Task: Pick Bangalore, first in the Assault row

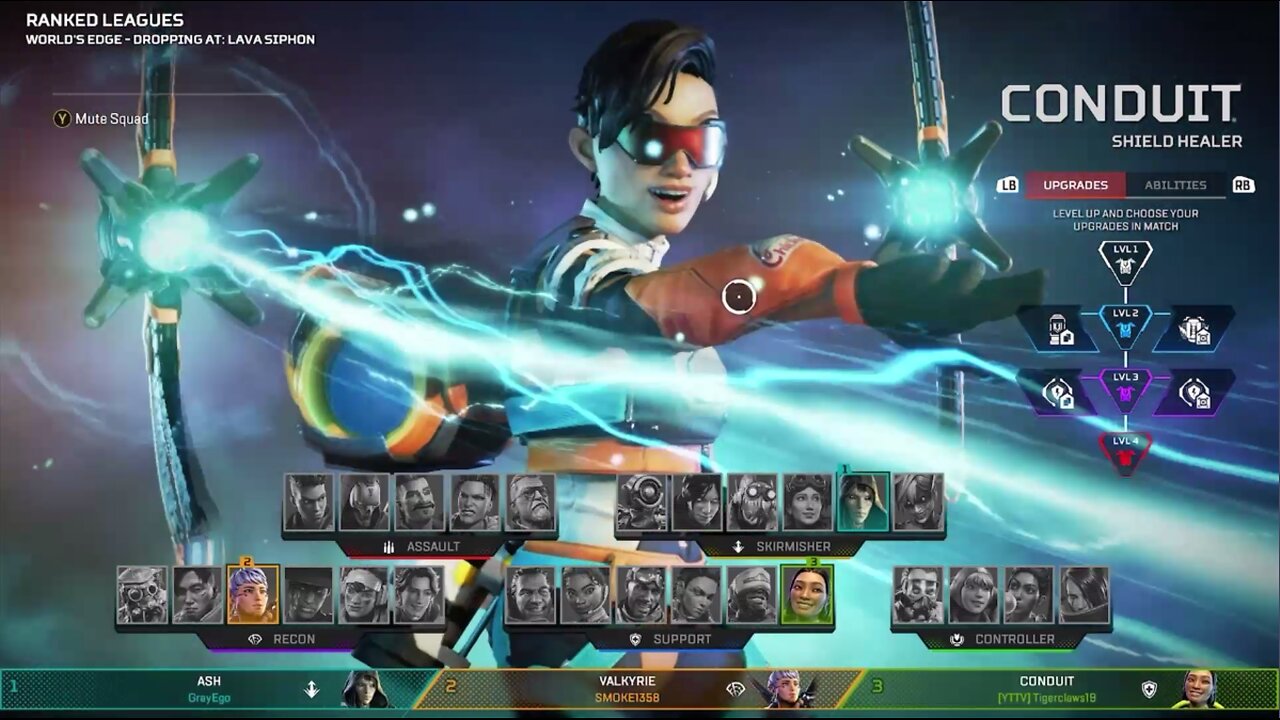Action: click(308, 502)
